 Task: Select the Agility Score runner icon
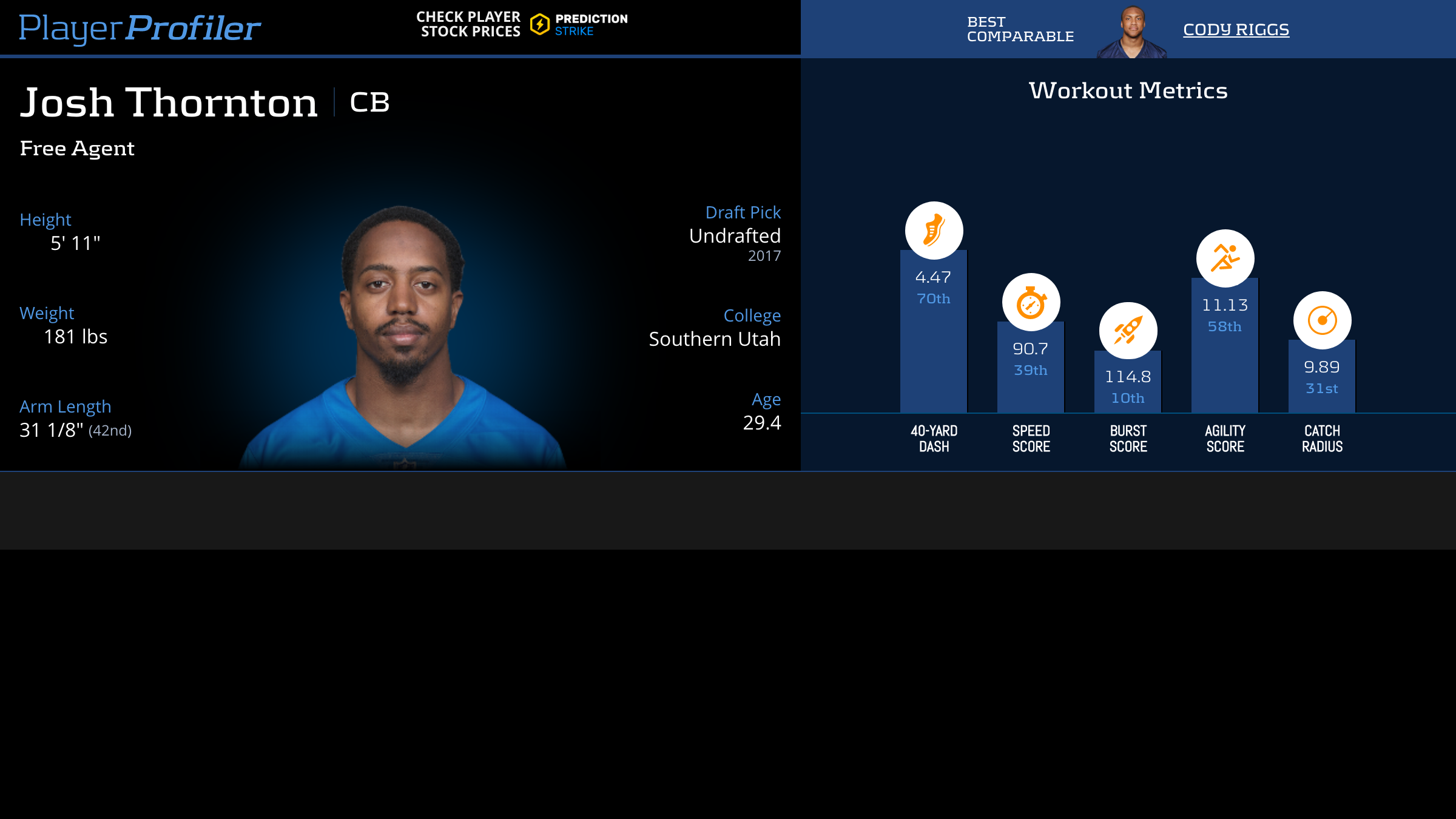[1225, 258]
